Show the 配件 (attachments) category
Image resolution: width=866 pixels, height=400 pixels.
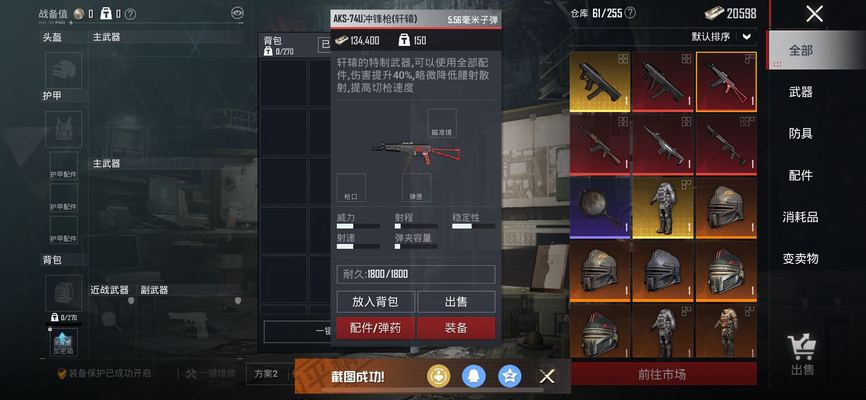pos(801,175)
